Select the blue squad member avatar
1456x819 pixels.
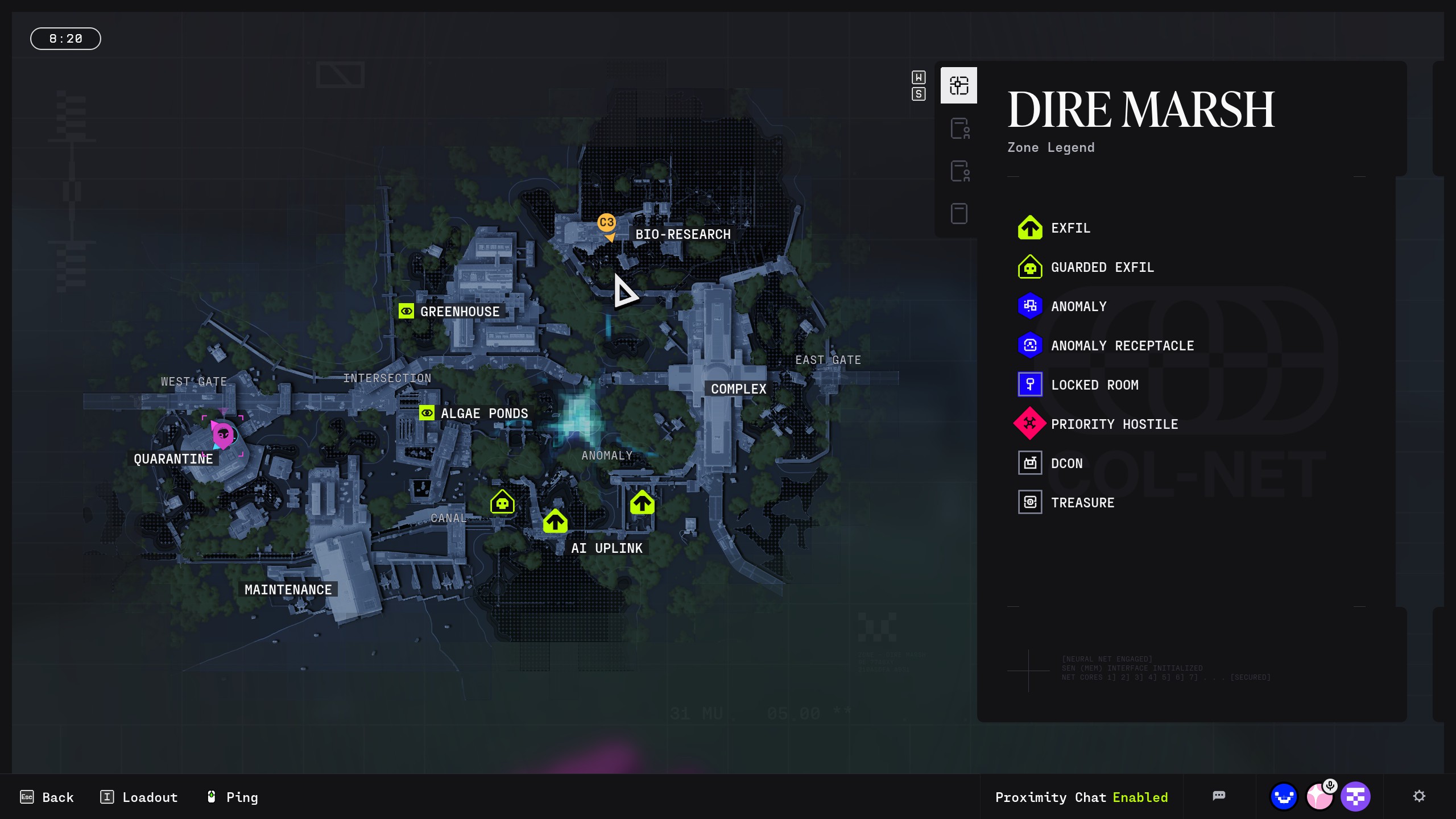tap(1284, 797)
